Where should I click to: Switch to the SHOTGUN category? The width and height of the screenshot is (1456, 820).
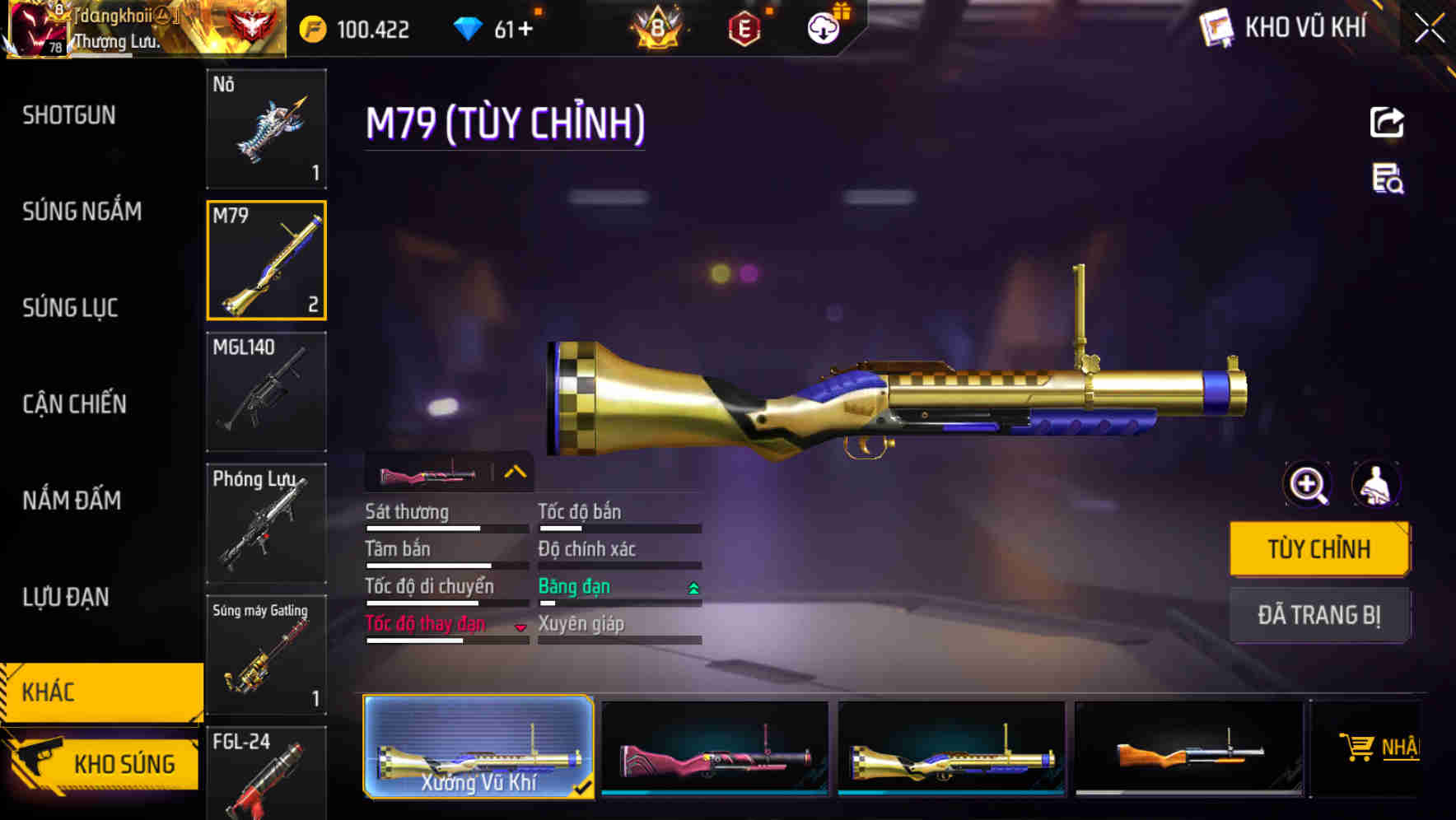coord(68,115)
